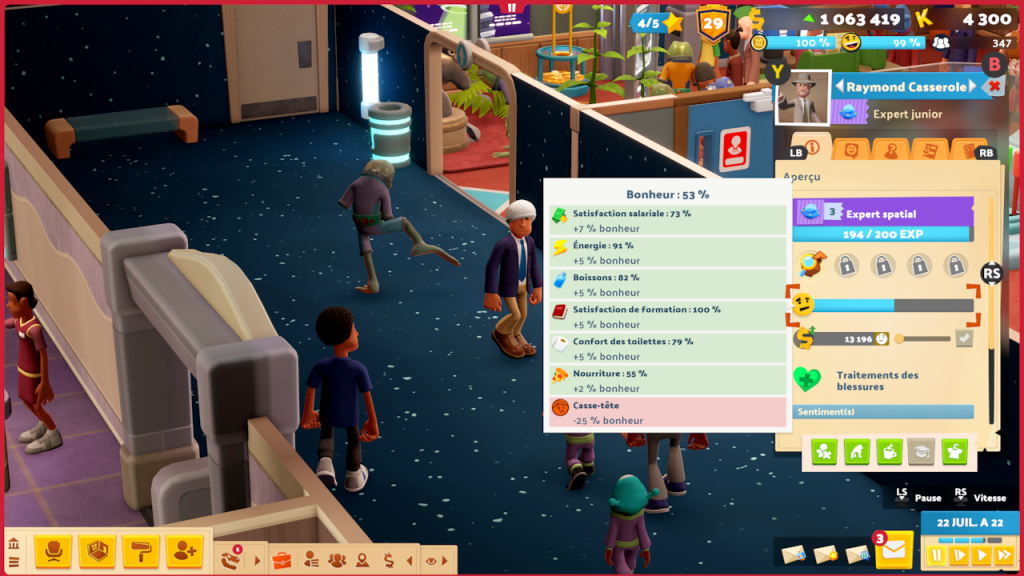Toggle the eye visibility options

pos(431,561)
